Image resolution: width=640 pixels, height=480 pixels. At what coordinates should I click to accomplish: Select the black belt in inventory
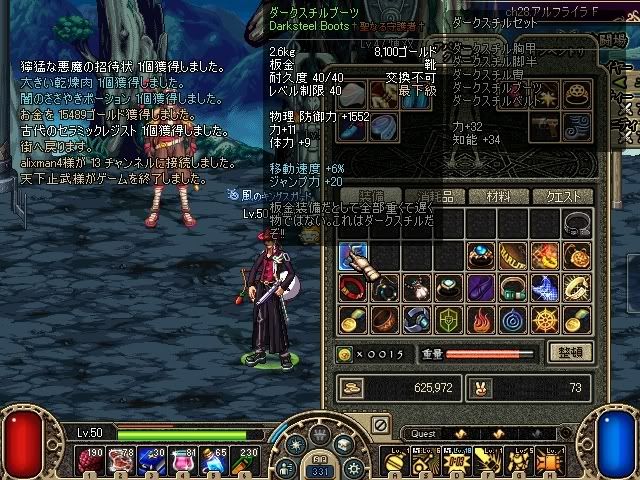pos(577,223)
